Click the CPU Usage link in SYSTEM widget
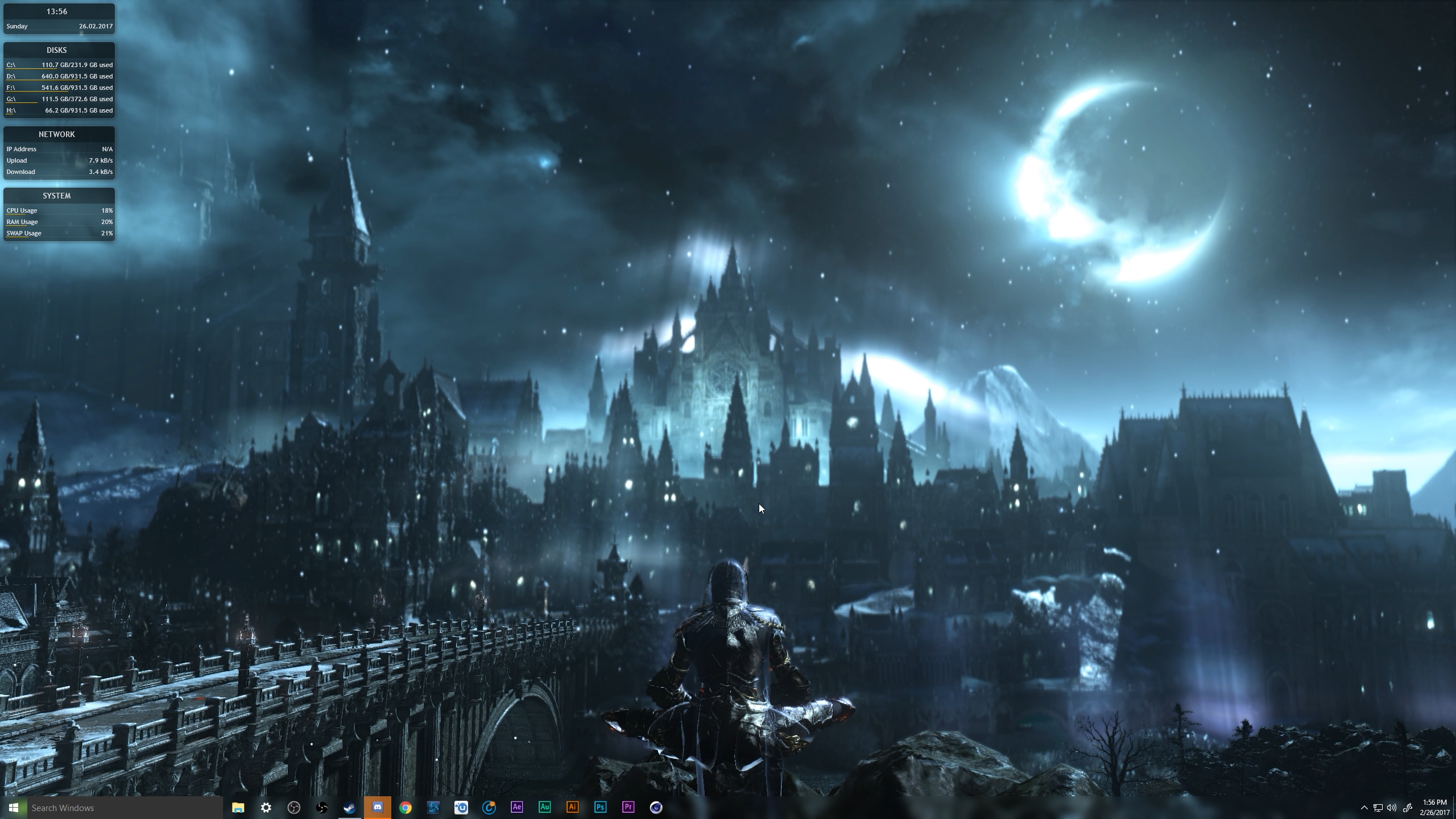Screen dimensions: 1456x819 21,210
